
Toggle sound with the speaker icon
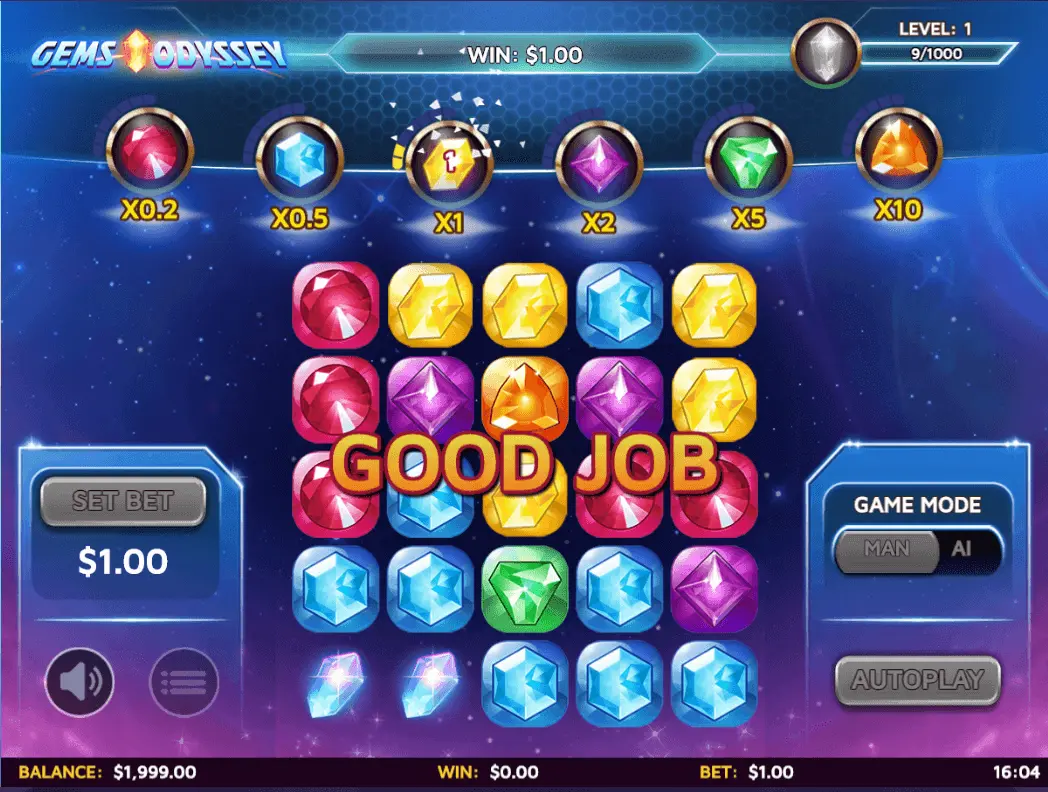click(x=80, y=682)
